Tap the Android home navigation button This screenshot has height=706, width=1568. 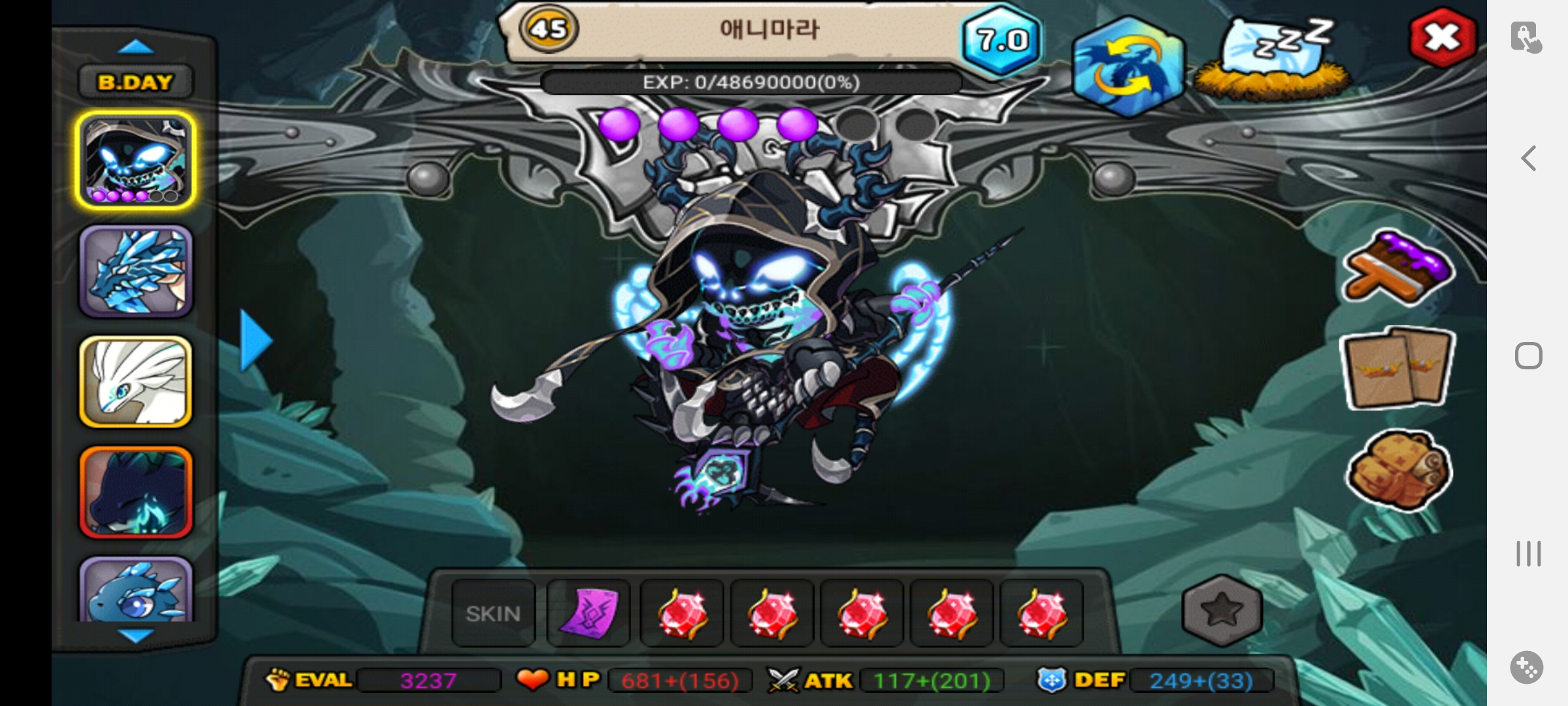pos(1528,356)
